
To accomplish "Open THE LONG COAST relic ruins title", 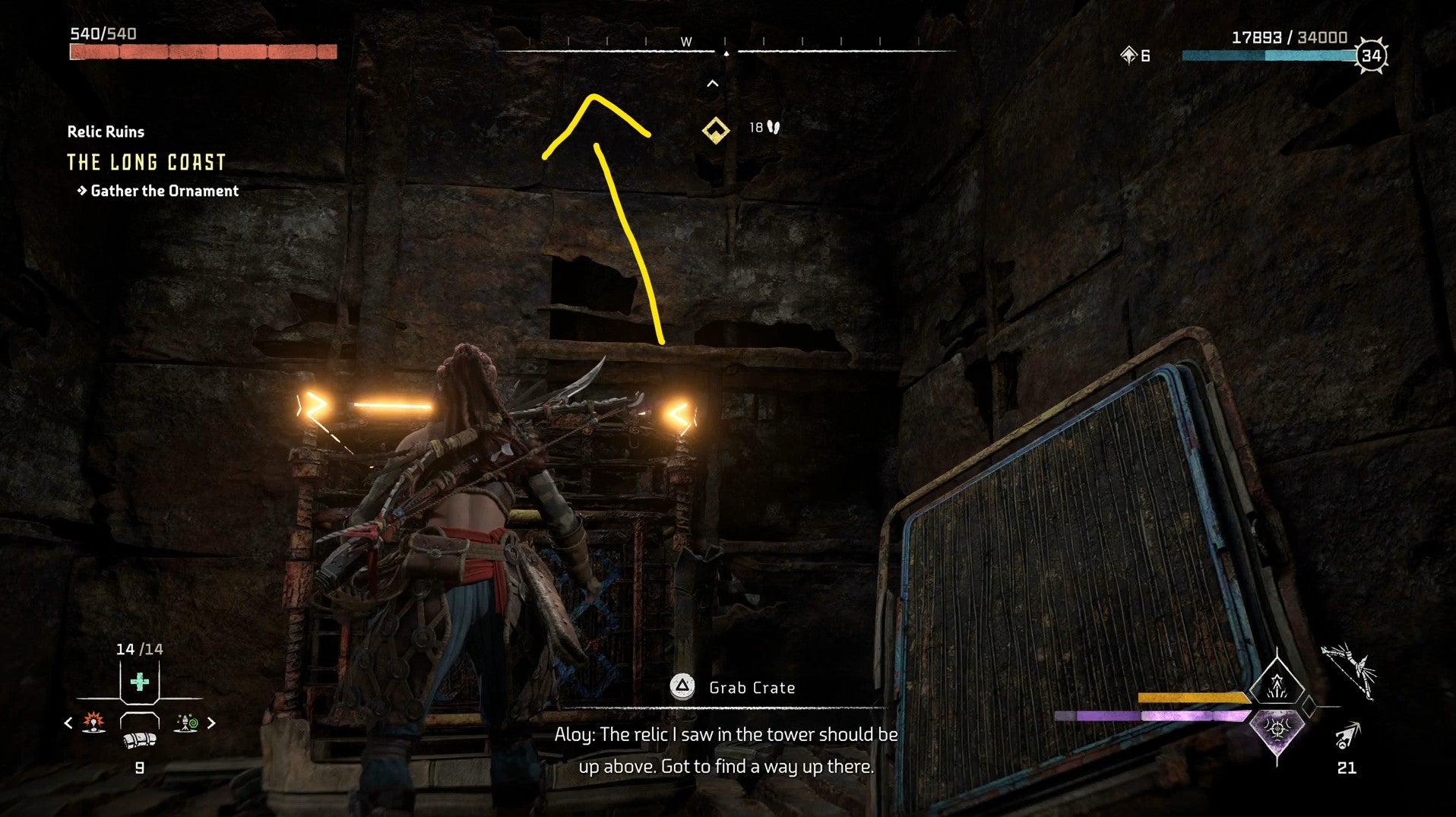I will click(x=145, y=162).
